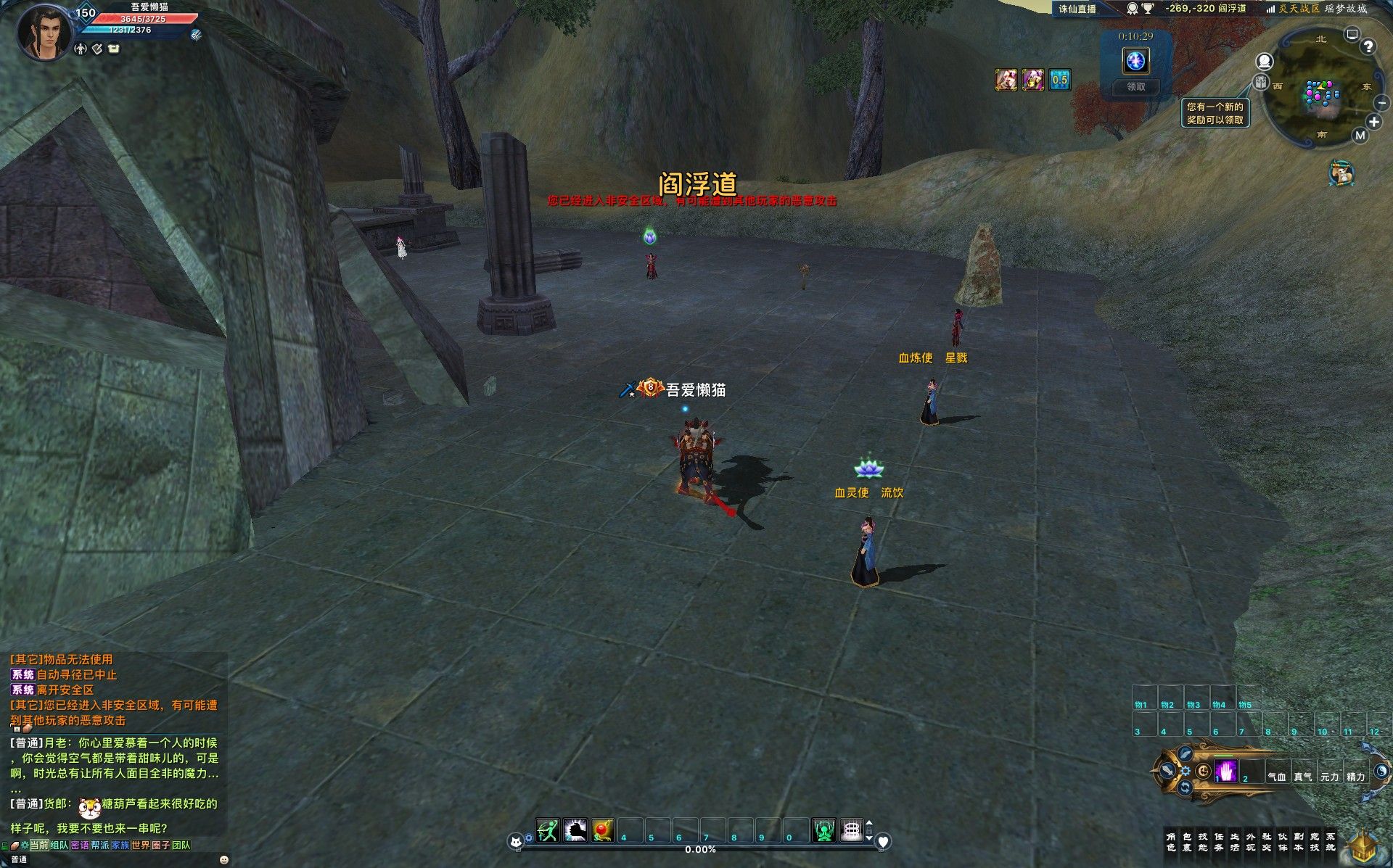Zoom out the minimap with minus button

tap(1381, 104)
